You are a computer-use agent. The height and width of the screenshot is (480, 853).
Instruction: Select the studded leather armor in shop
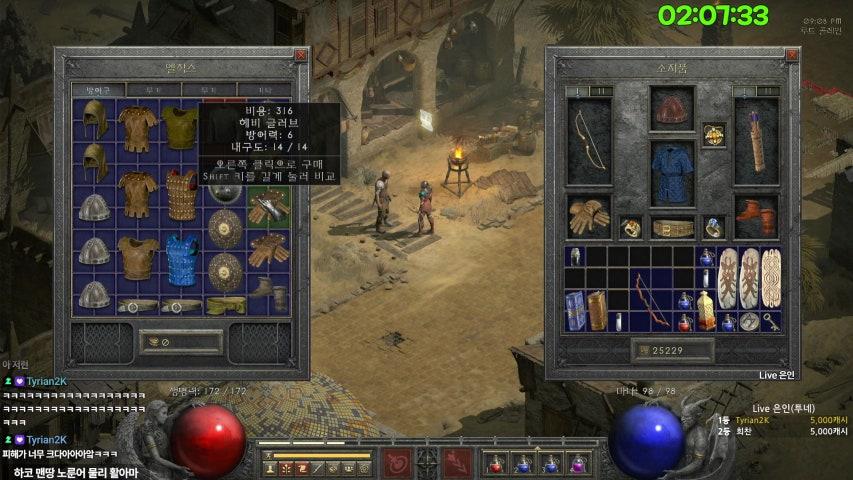click(182, 193)
